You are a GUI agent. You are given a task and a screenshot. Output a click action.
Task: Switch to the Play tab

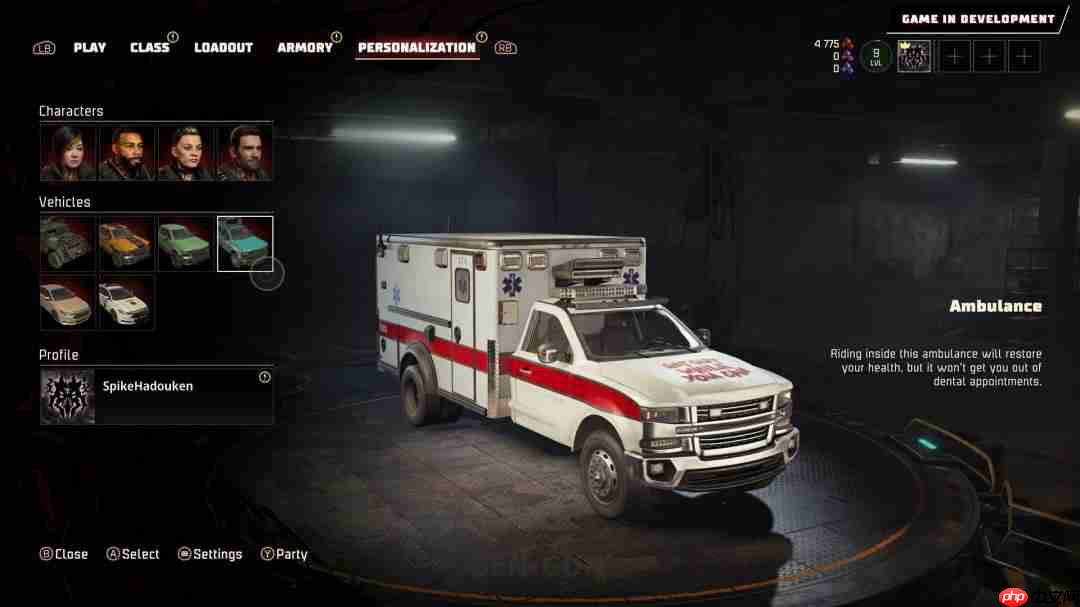tap(90, 47)
